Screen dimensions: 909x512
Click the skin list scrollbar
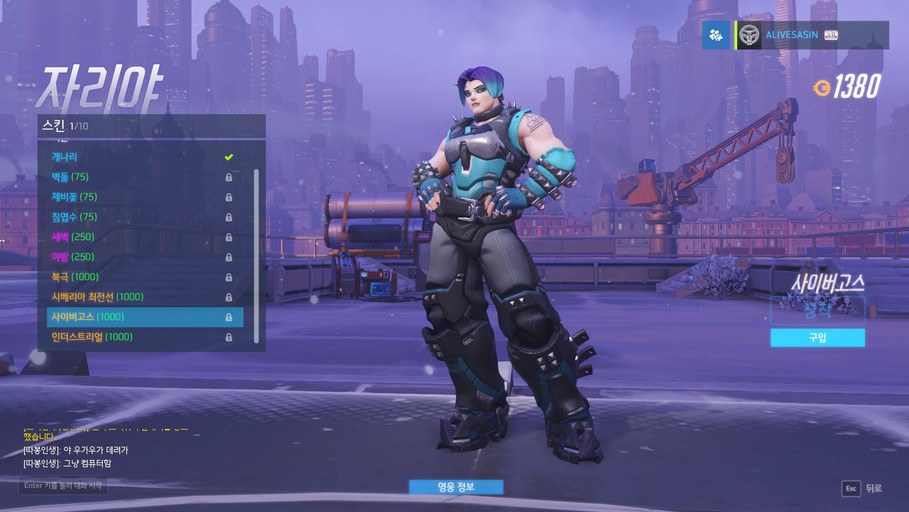[x=256, y=250]
